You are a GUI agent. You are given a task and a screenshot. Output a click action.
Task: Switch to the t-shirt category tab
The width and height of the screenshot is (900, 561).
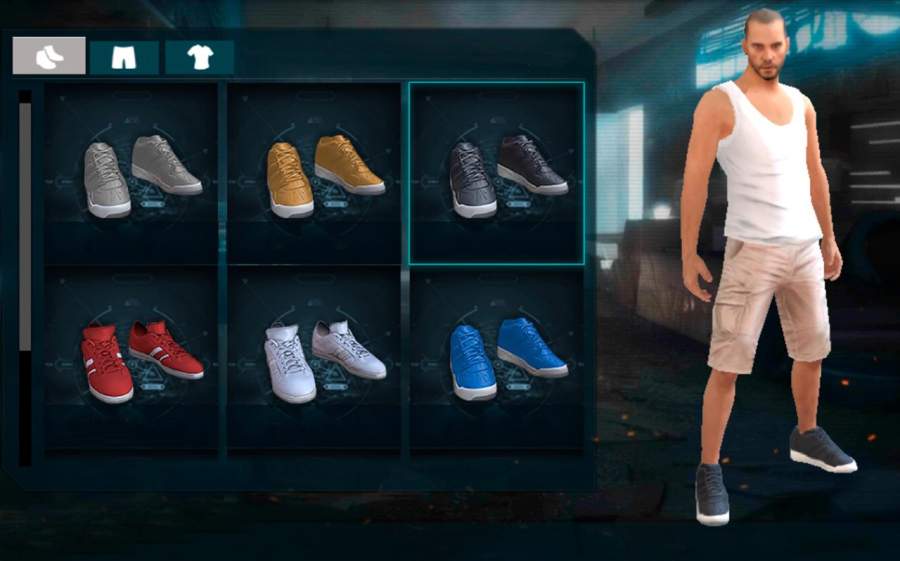[199, 57]
